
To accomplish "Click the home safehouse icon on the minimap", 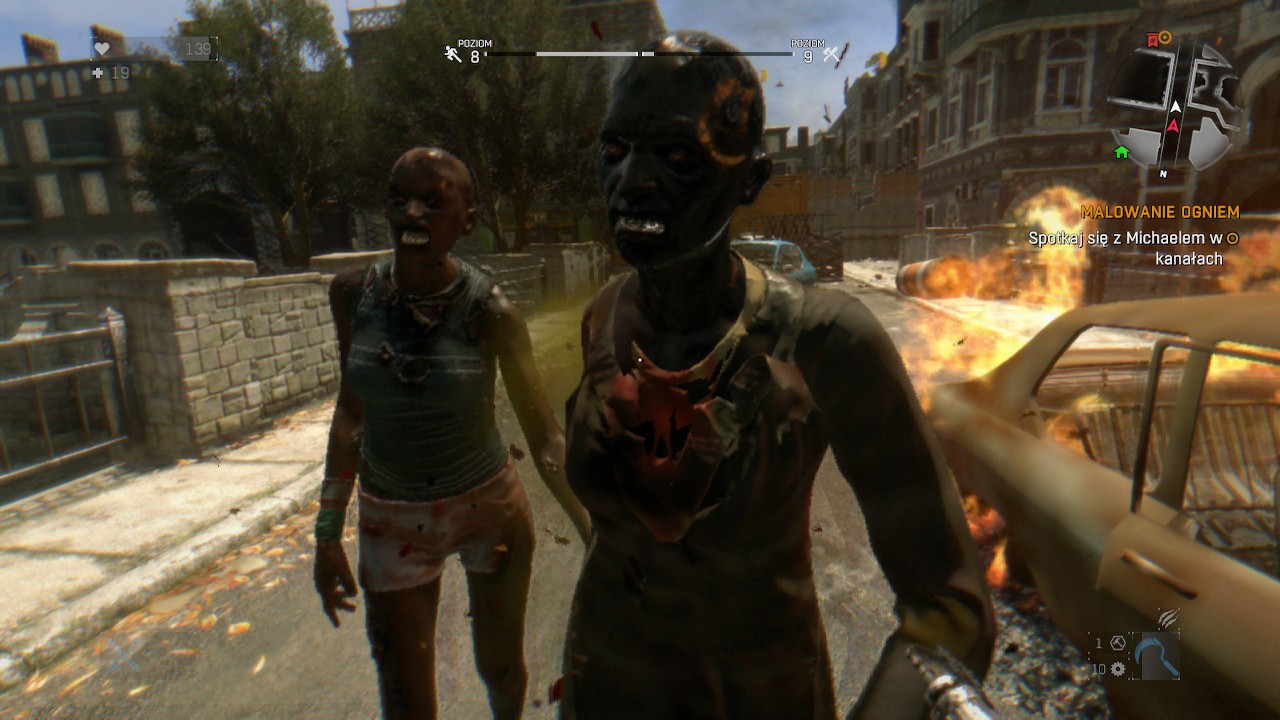I will 1121,152.
